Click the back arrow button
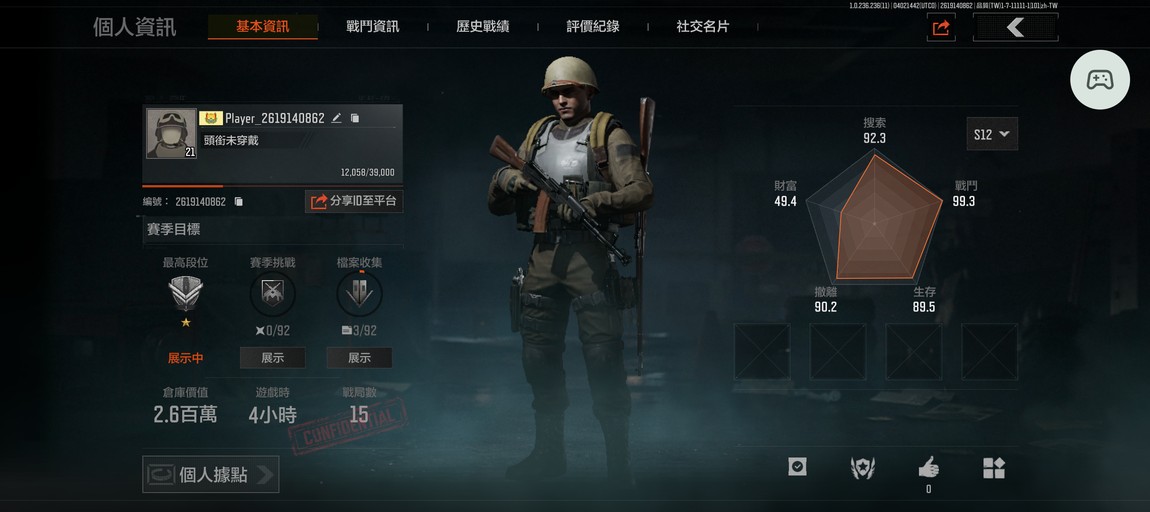The width and height of the screenshot is (1150, 512). pos(1015,28)
